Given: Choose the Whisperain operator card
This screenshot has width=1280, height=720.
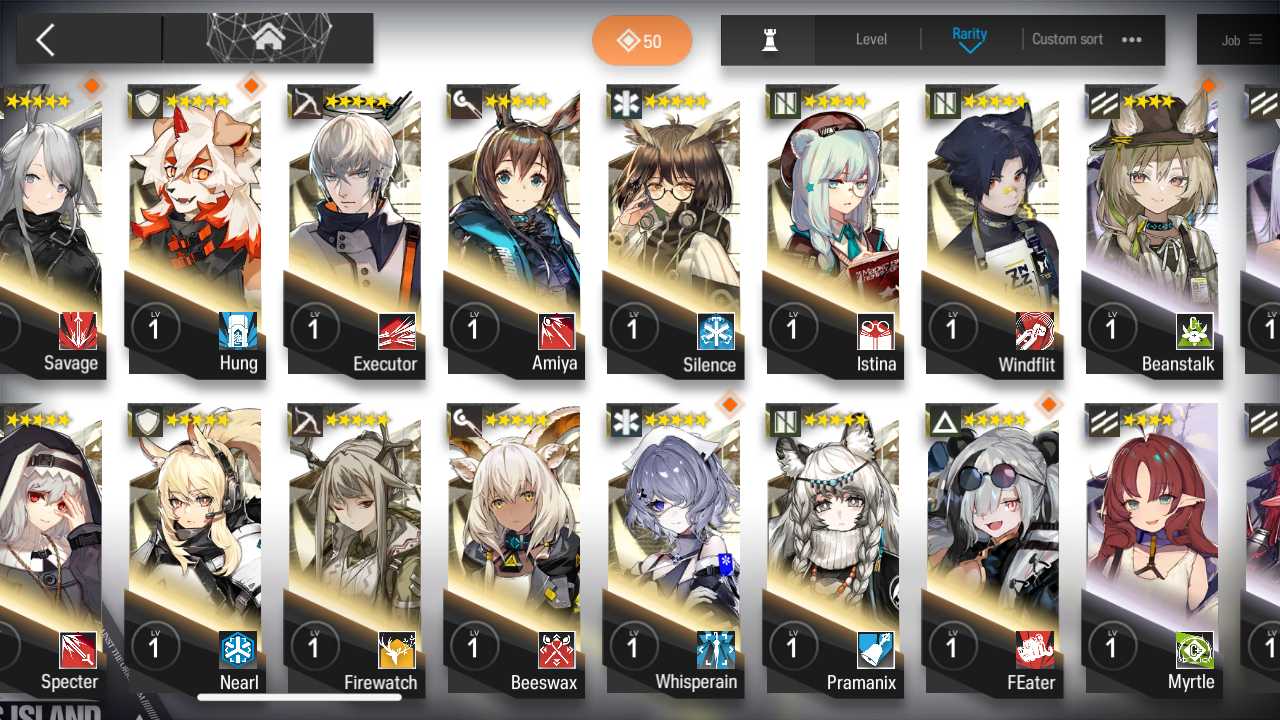Looking at the screenshot, I should coord(673,548).
